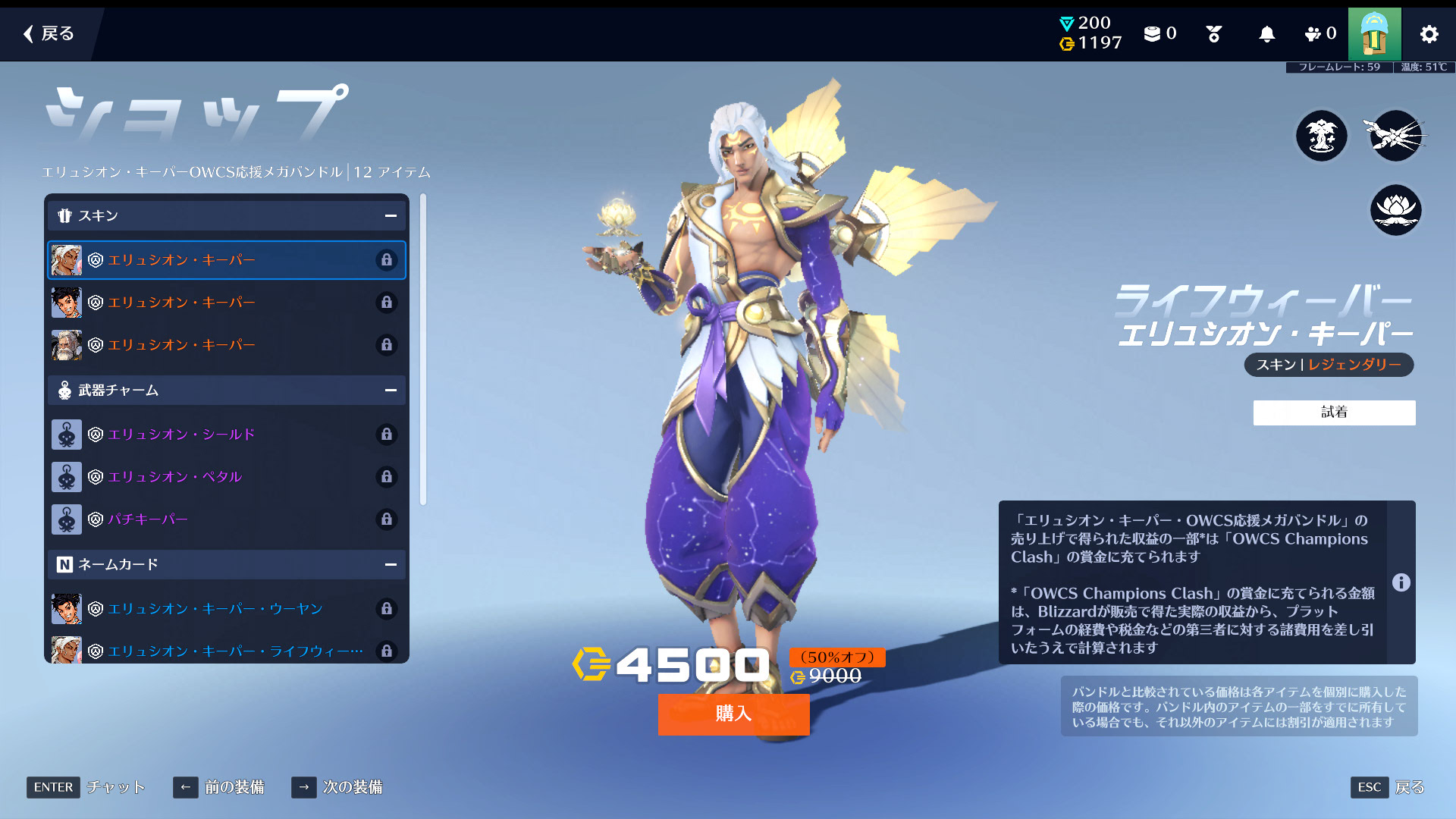
Task: Open the paw-print currency icon
Action: [1313, 34]
